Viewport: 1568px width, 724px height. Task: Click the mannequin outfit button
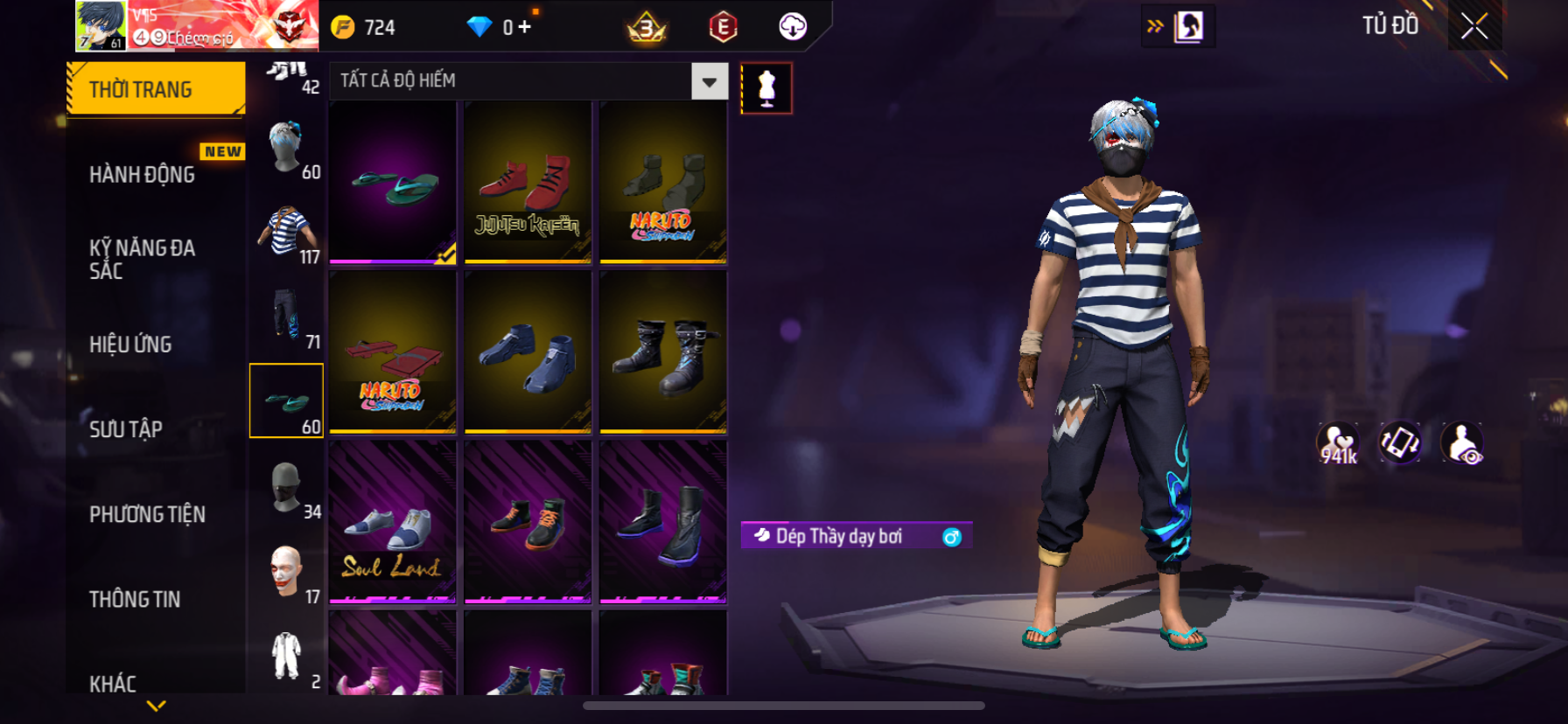coord(766,88)
